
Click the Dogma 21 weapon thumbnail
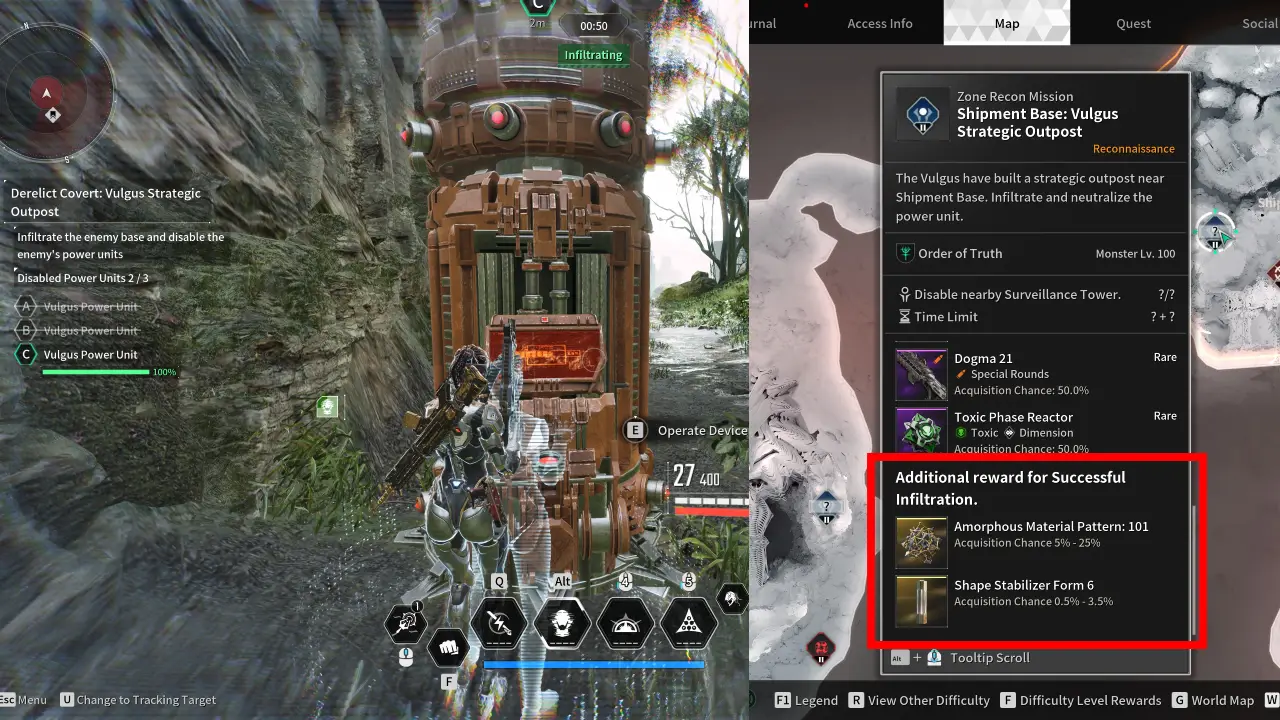point(921,373)
